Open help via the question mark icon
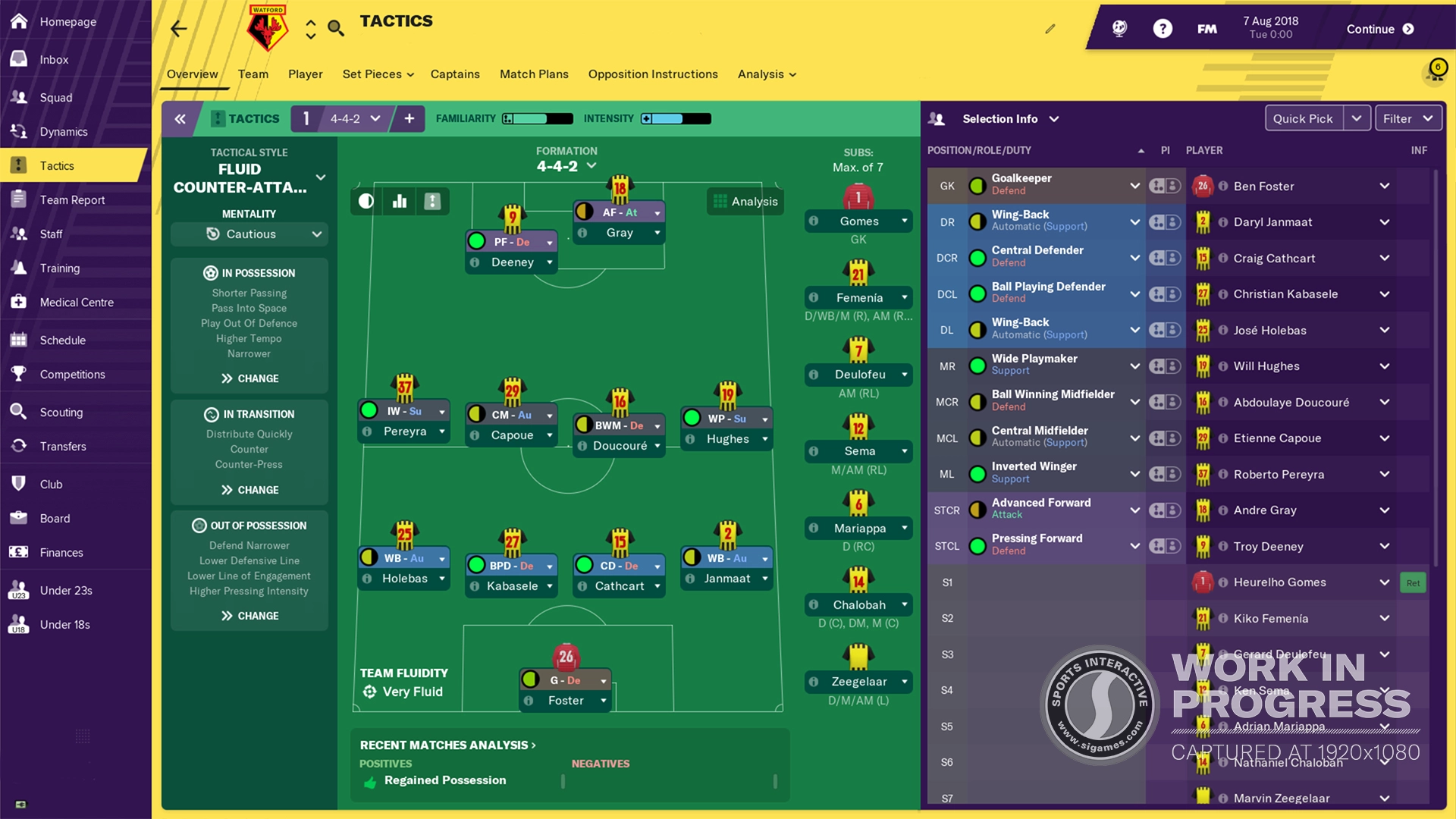The height and width of the screenshot is (819, 1456). 1163,27
